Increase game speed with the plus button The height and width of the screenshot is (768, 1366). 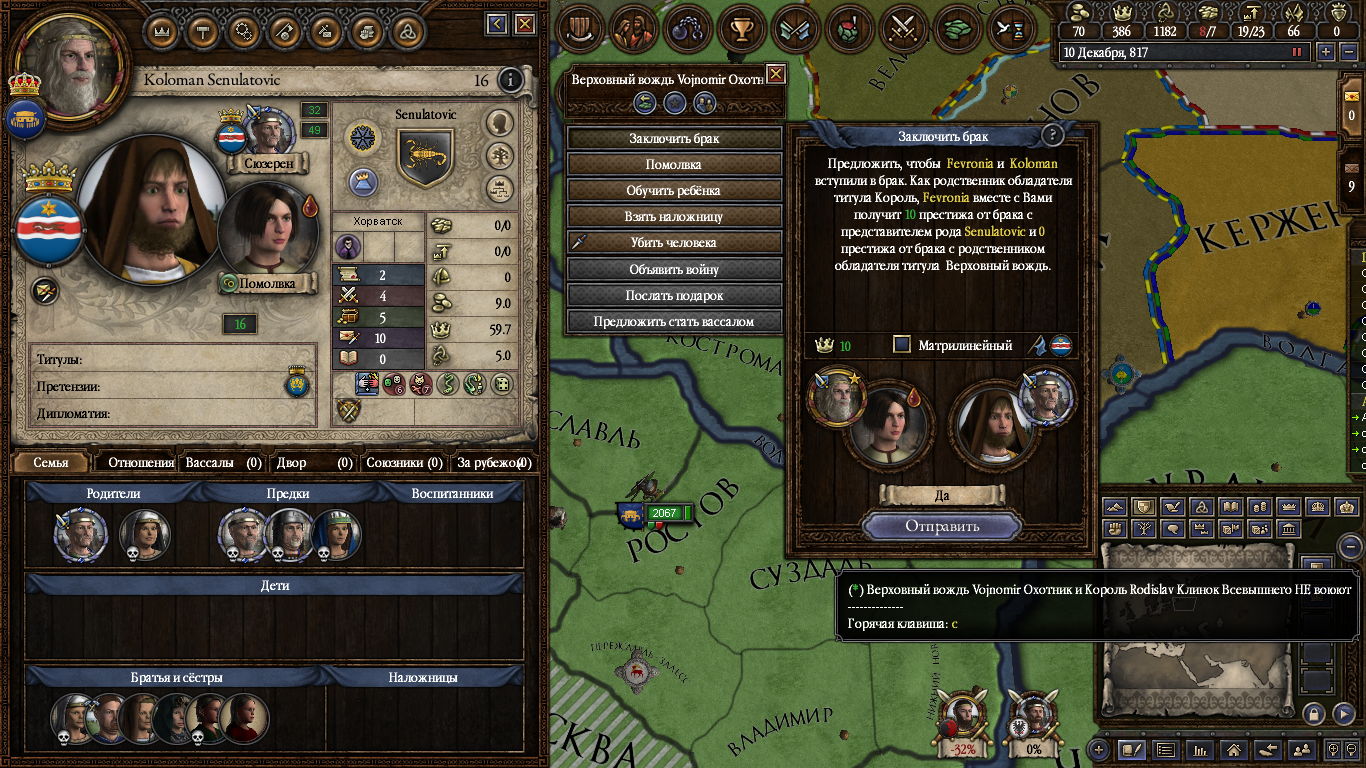tap(1326, 52)
